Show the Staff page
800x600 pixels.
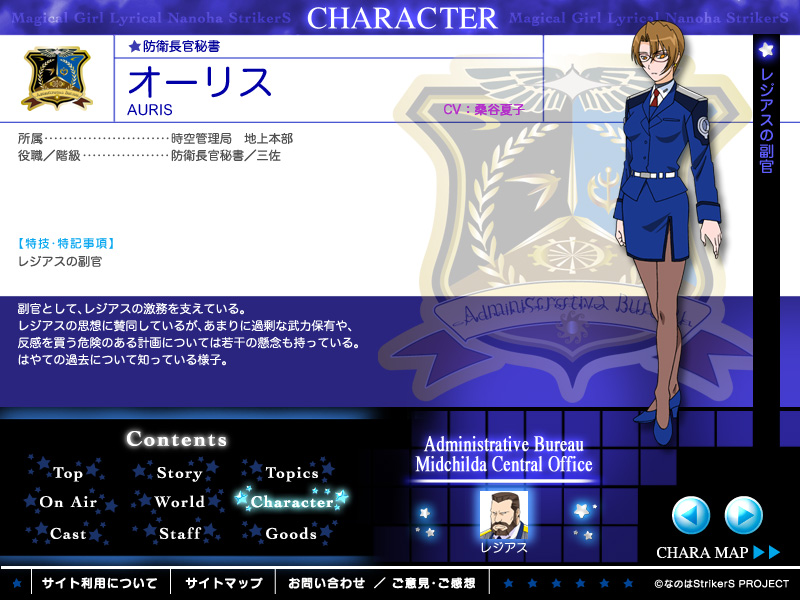[179, 533]
